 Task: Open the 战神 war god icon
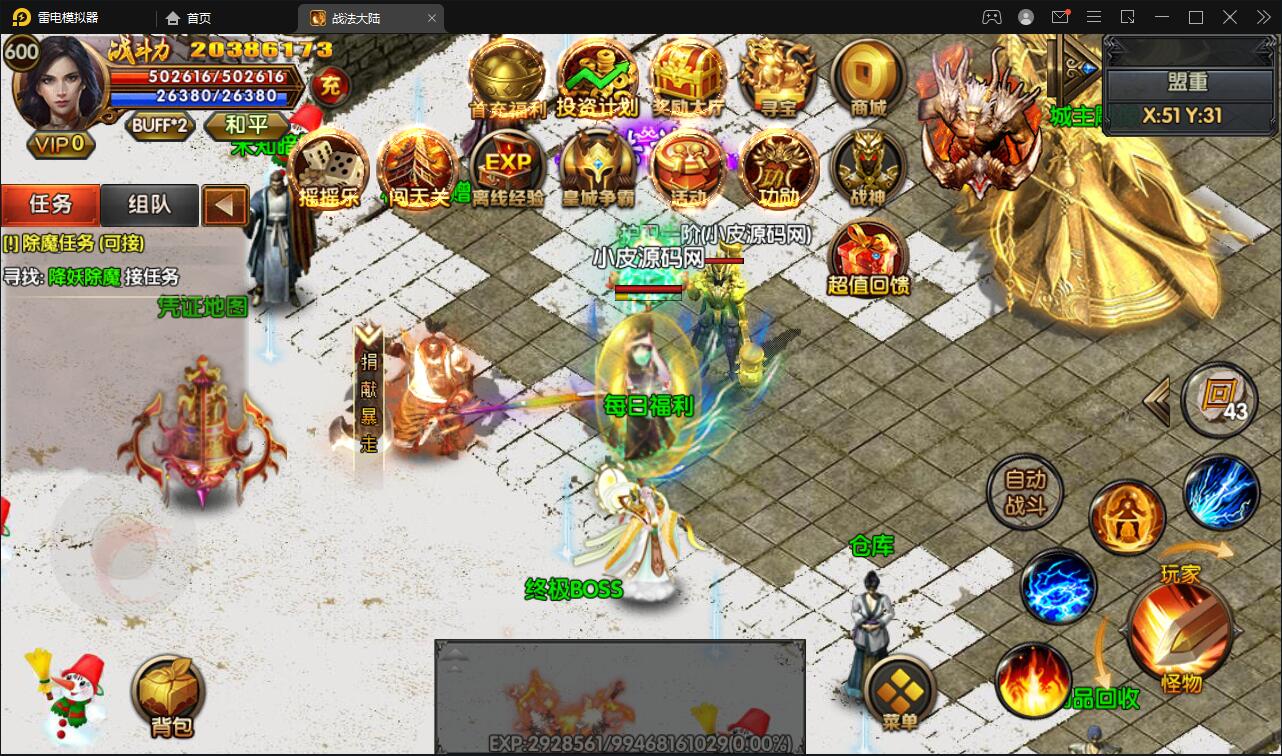click(x=867, y=168)
